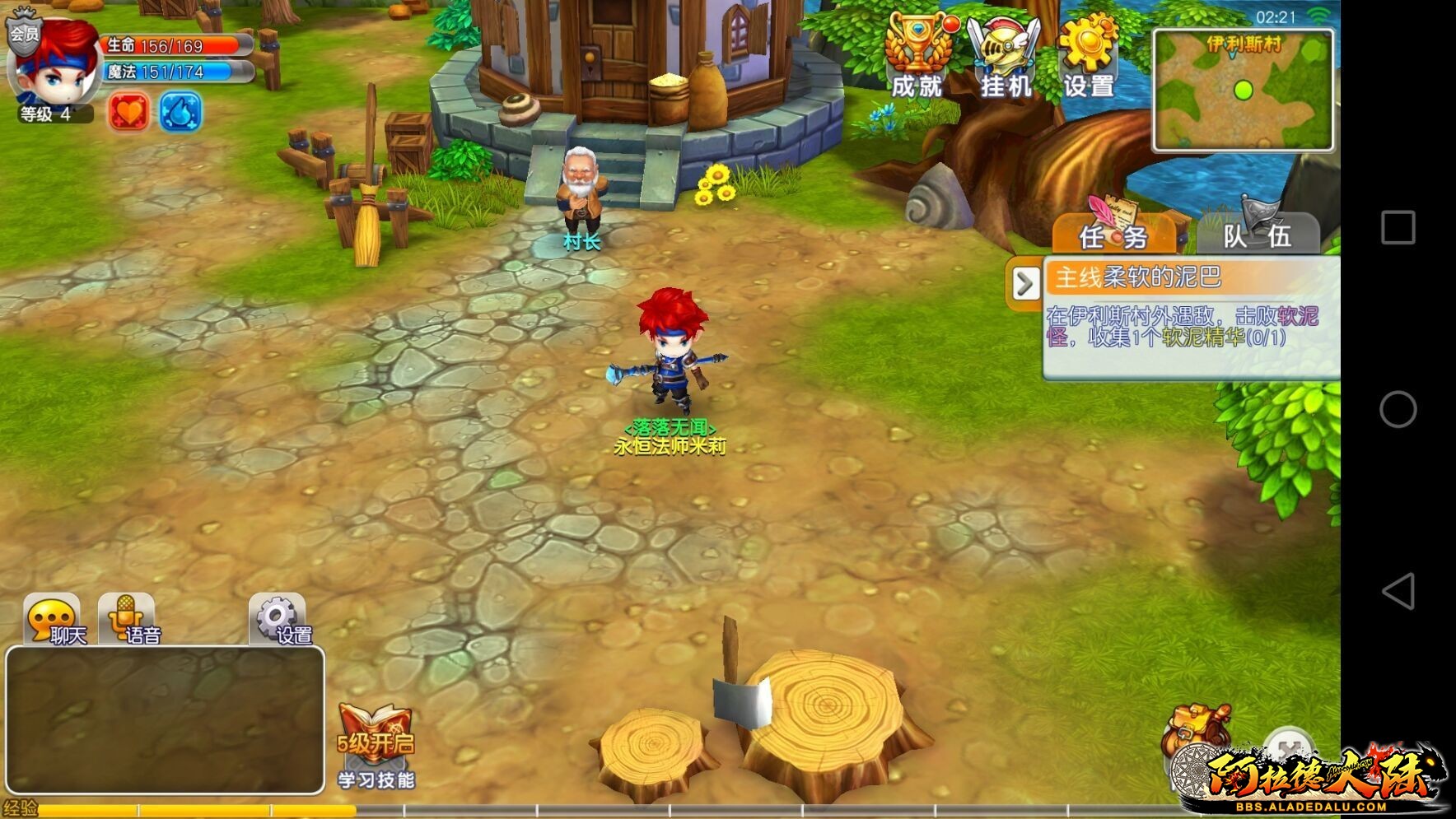Viewport: 1456px width, 819px height.
Task: Activate 挂机 auto-battle helmet icon
Action: [1004, 54]
